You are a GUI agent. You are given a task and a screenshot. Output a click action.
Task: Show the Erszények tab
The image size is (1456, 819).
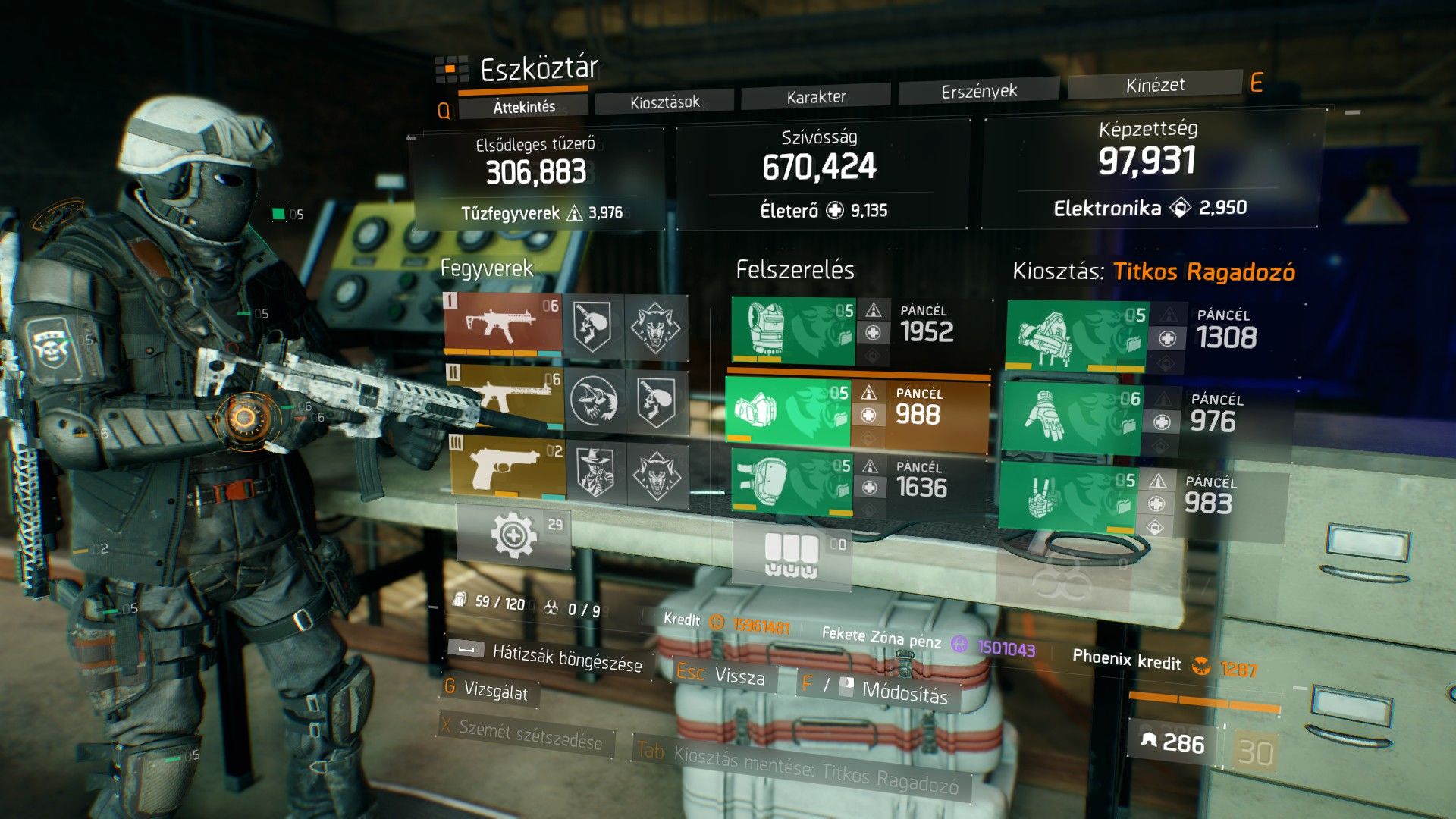pyautogui.click(x=978, y=91)
